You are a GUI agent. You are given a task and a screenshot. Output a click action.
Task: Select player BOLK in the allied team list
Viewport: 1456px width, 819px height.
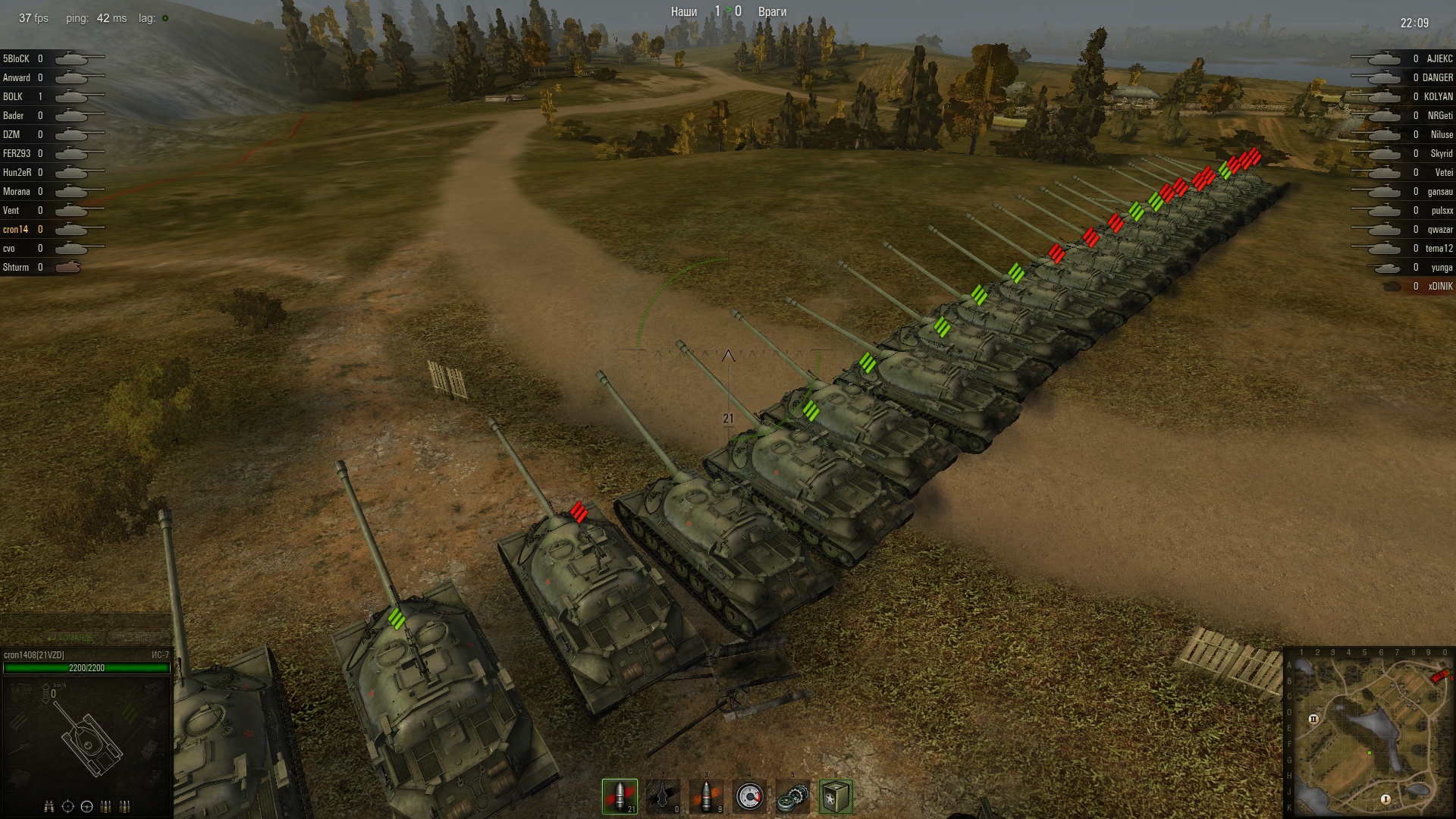13,97
